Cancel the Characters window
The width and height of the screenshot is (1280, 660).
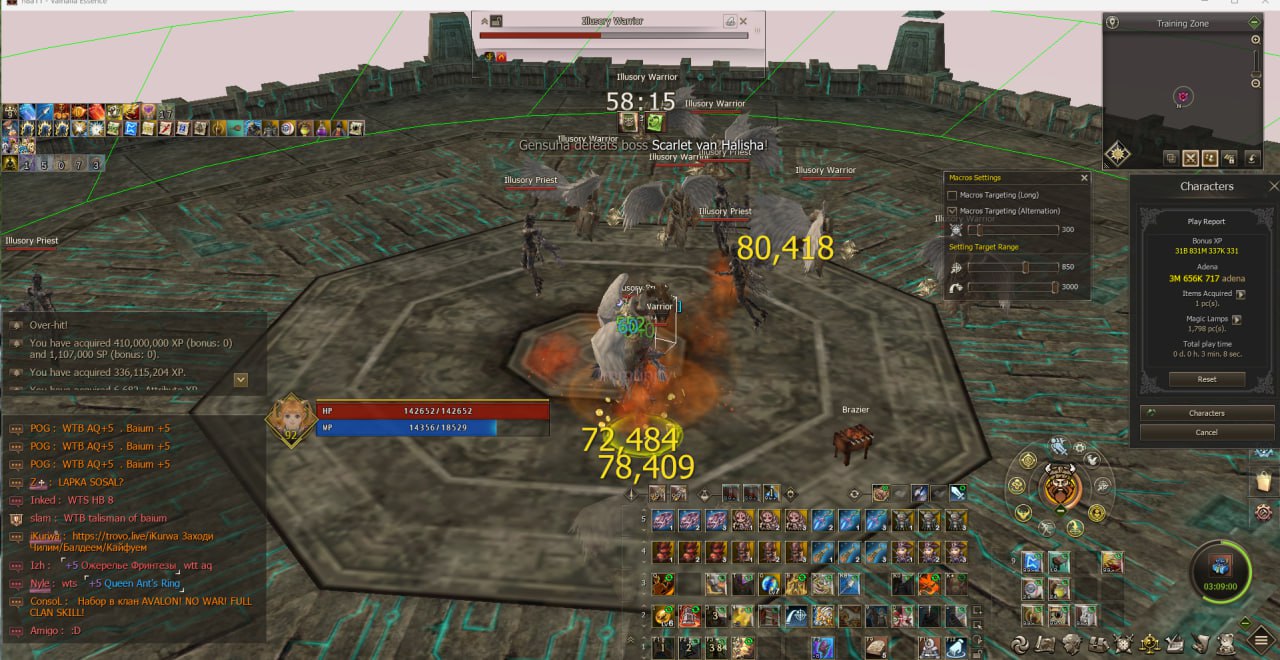click(x=1207, y=432)
